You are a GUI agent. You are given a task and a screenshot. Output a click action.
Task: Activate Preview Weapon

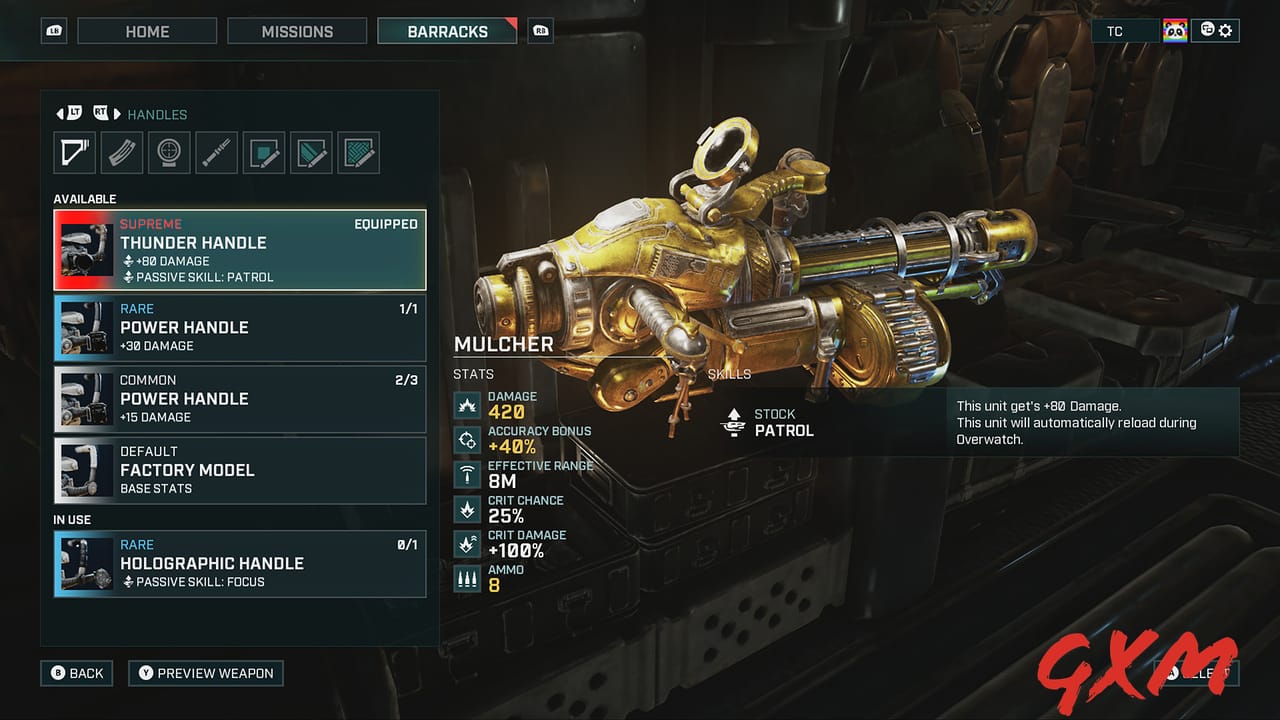pos(206,673)
